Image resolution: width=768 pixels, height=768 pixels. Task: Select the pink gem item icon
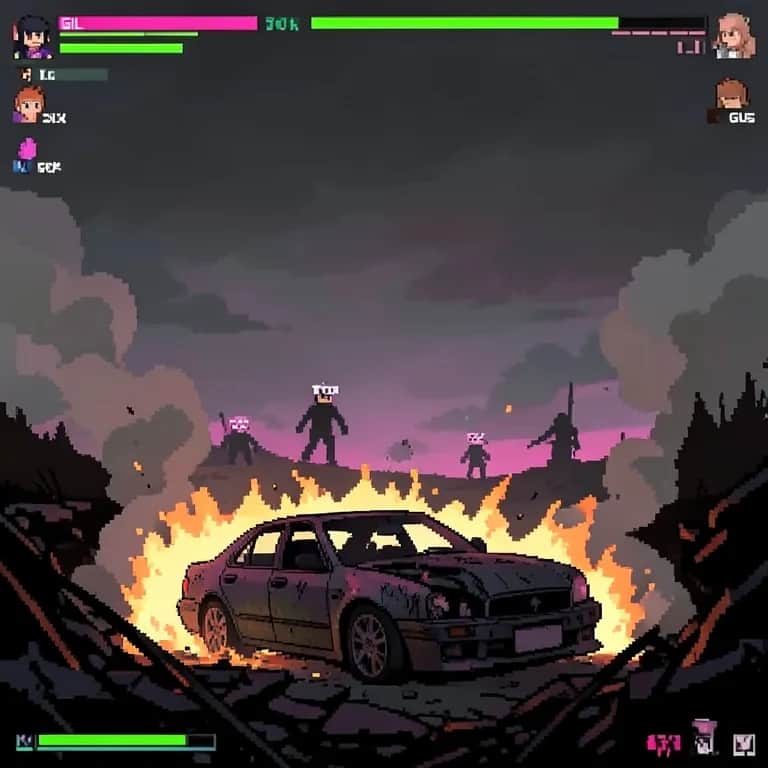click(x=28, y=149)
